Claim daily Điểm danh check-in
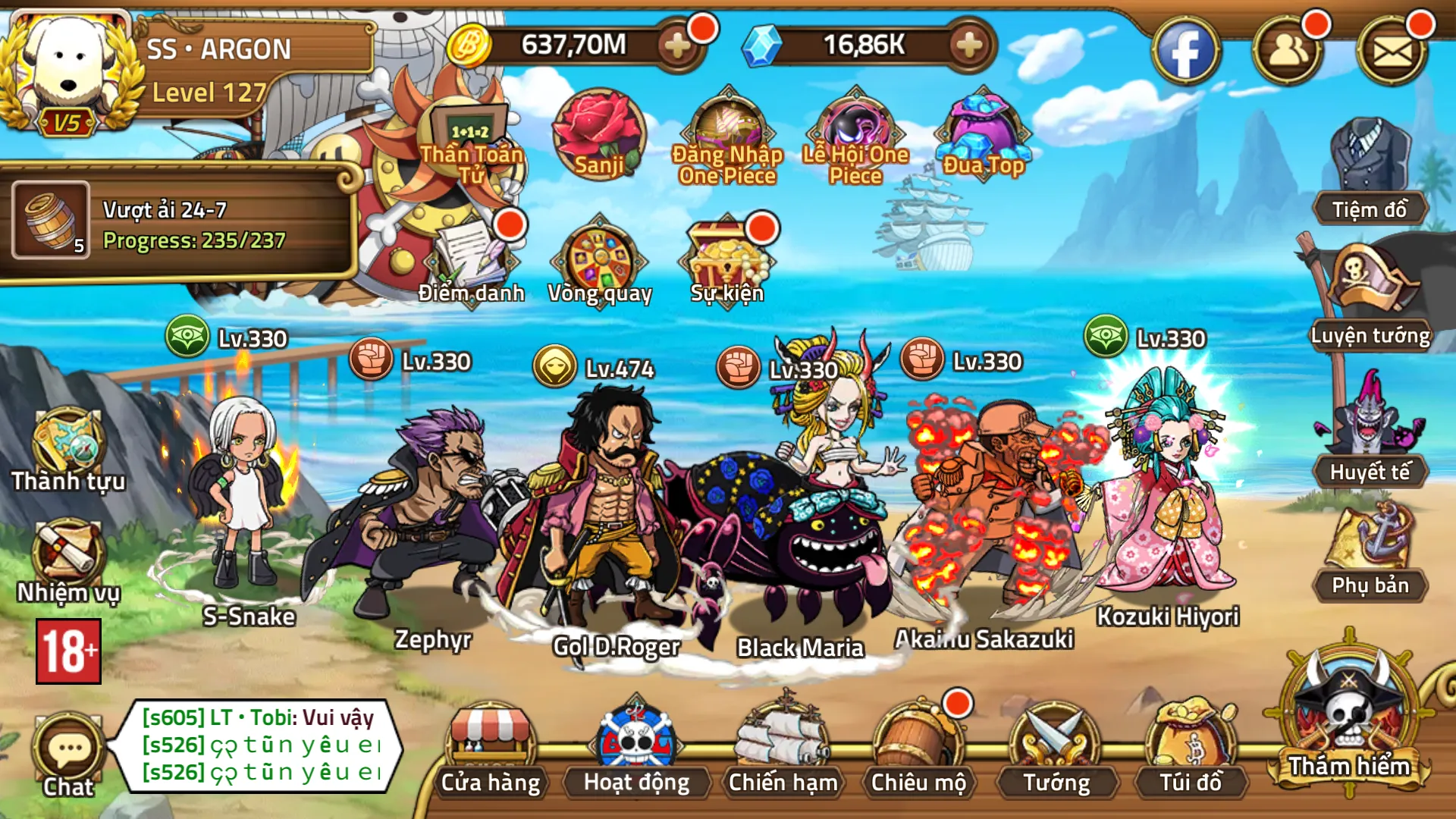This screenshot has width=1456, height=819. click(x=472, y=260)
